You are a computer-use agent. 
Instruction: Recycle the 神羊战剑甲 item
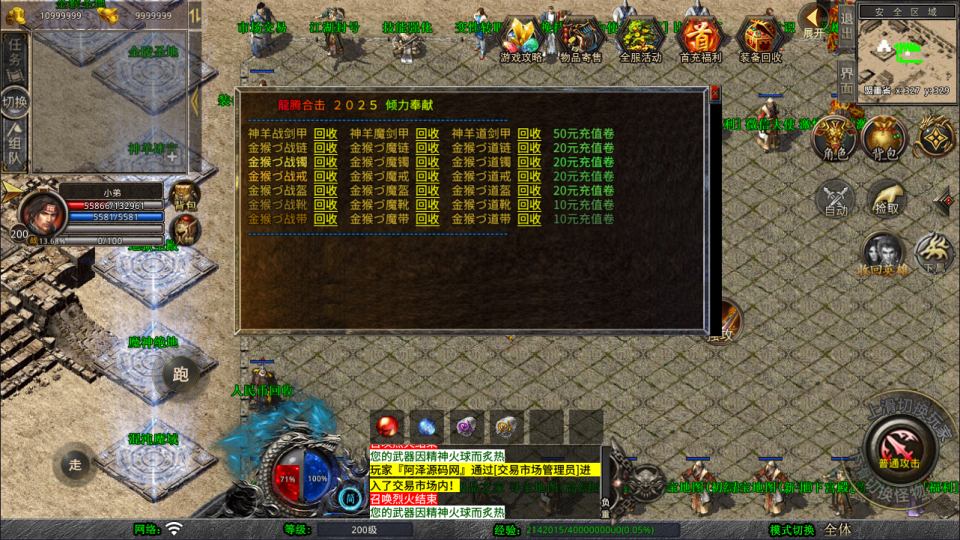tap(326, 134)
